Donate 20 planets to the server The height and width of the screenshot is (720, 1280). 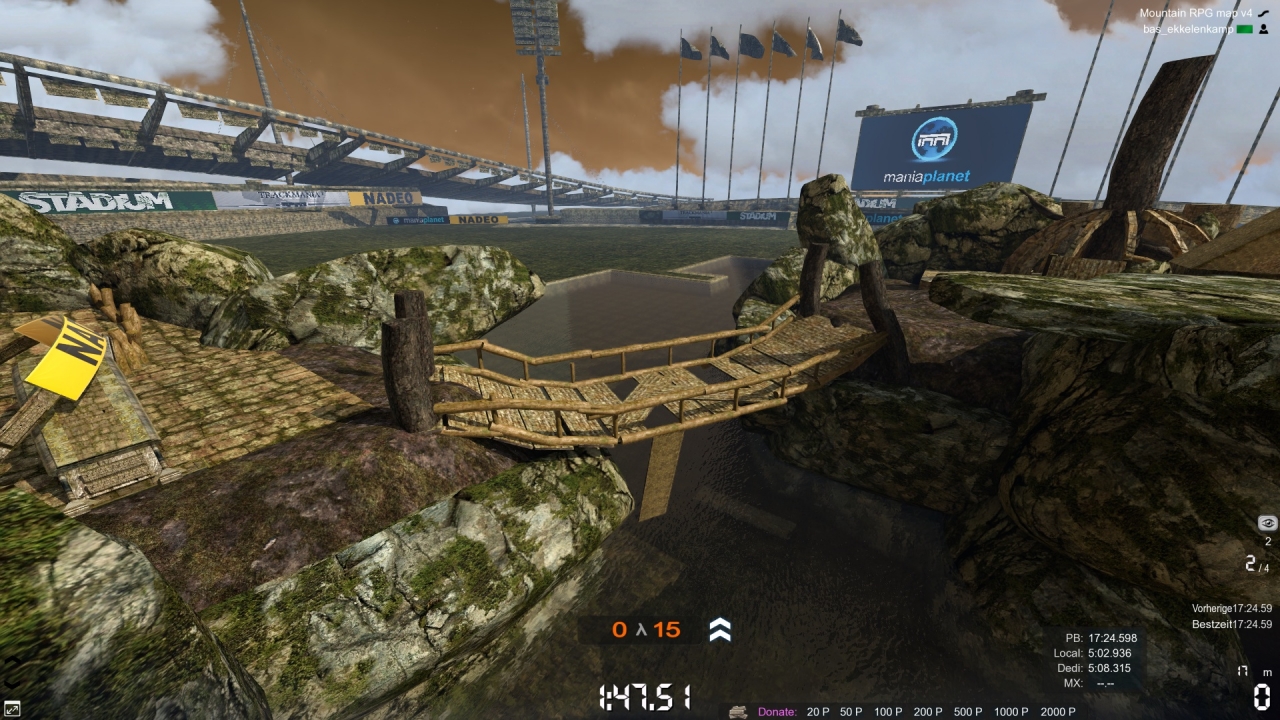(x=818, y=712)
